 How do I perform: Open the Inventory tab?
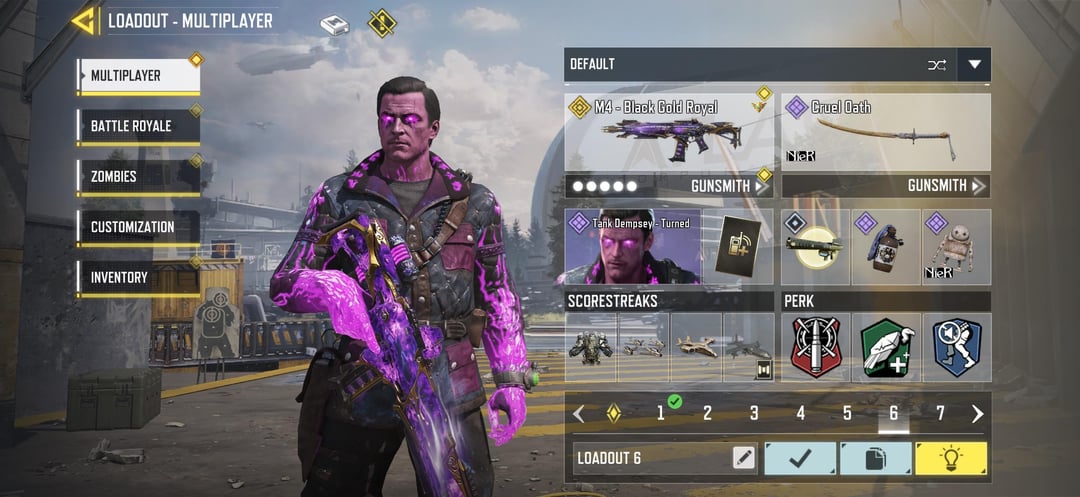(137, 278)
